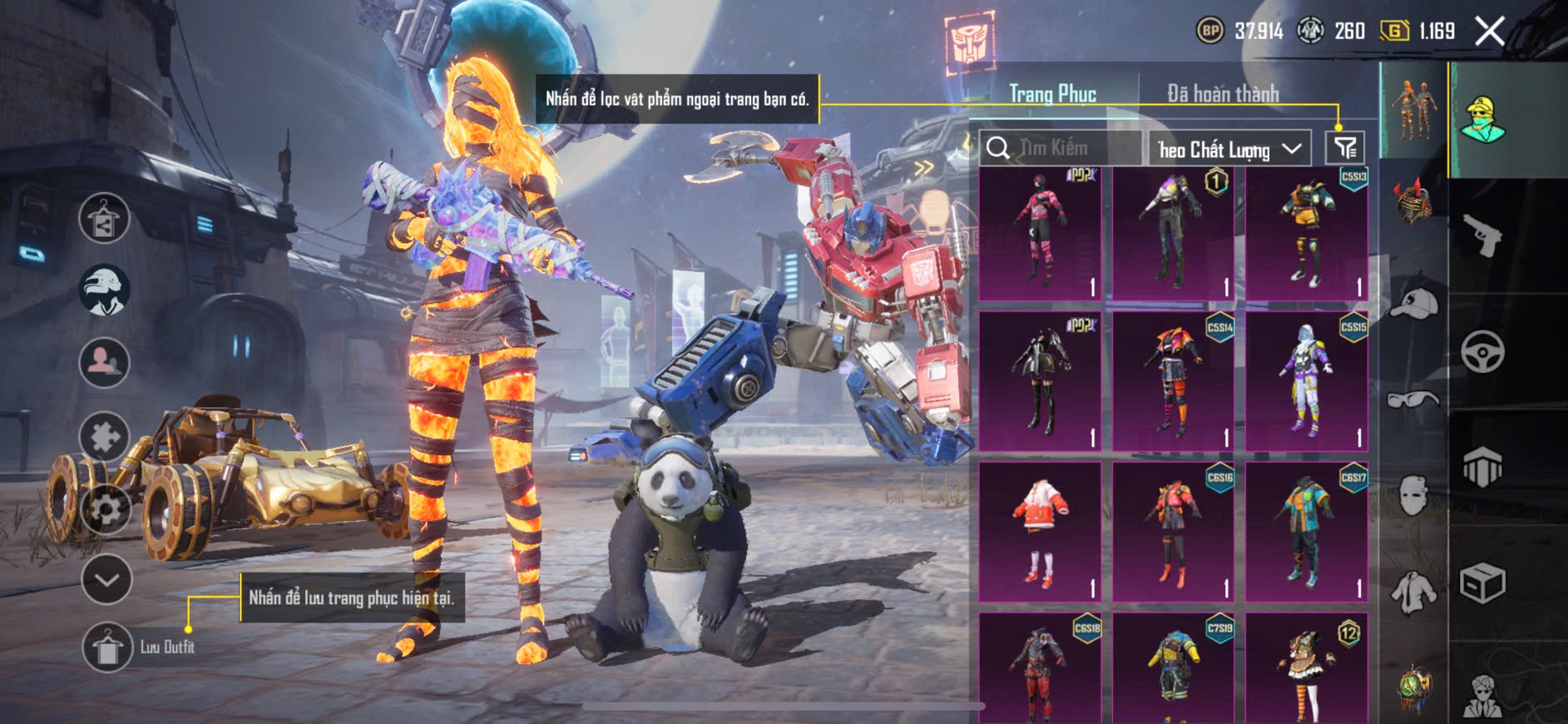
Task: Open the gear settings button
Action: [105, 508]
